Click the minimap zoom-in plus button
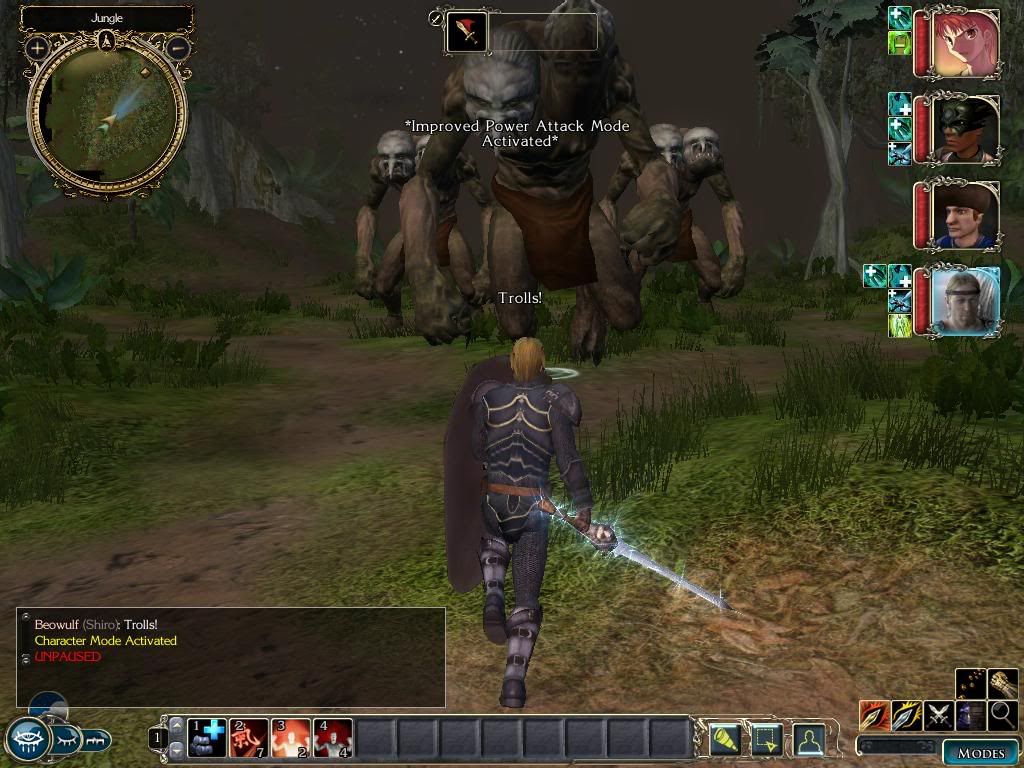The image size is (1024, 768). pyautogui.click(x=38, y=47)
